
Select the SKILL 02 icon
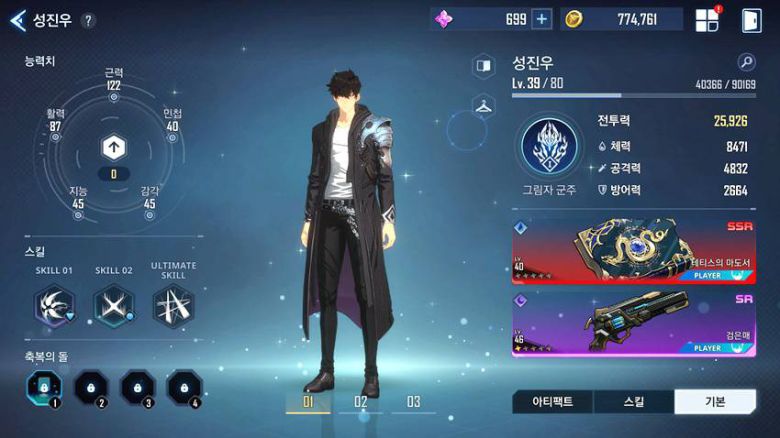click(114, 305)
